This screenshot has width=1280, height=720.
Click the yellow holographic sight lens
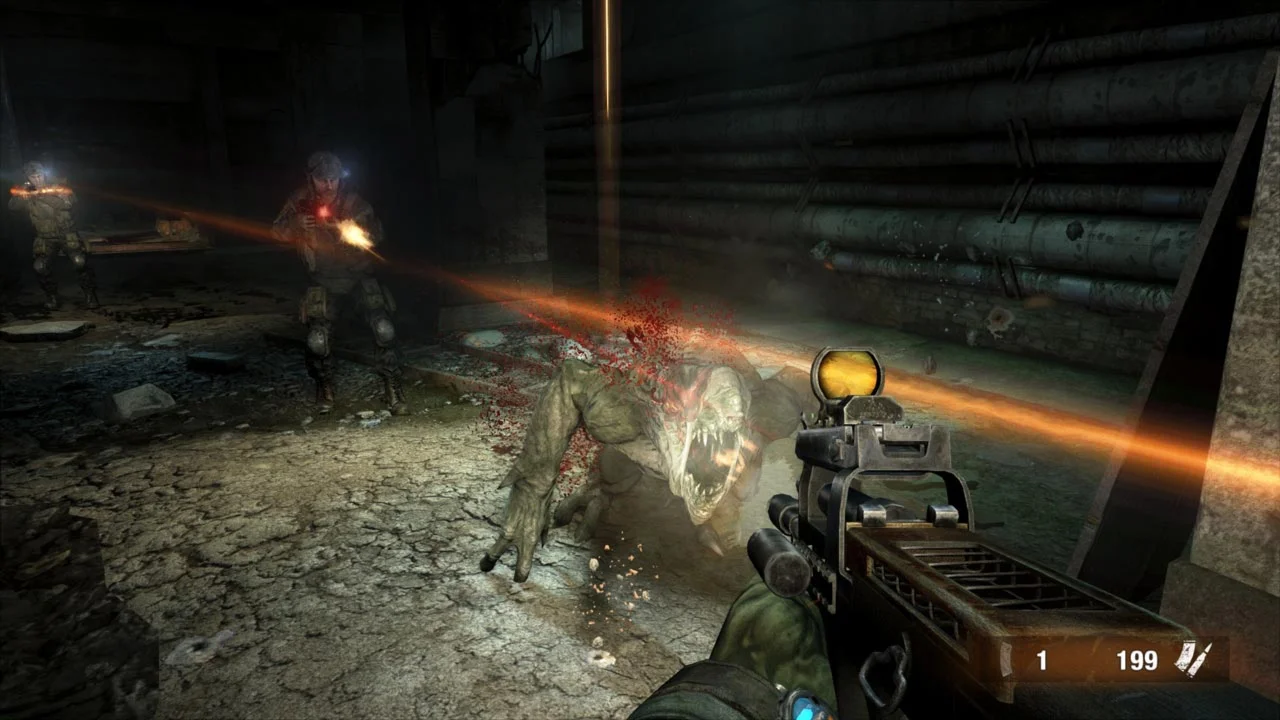tap(847, 378)
